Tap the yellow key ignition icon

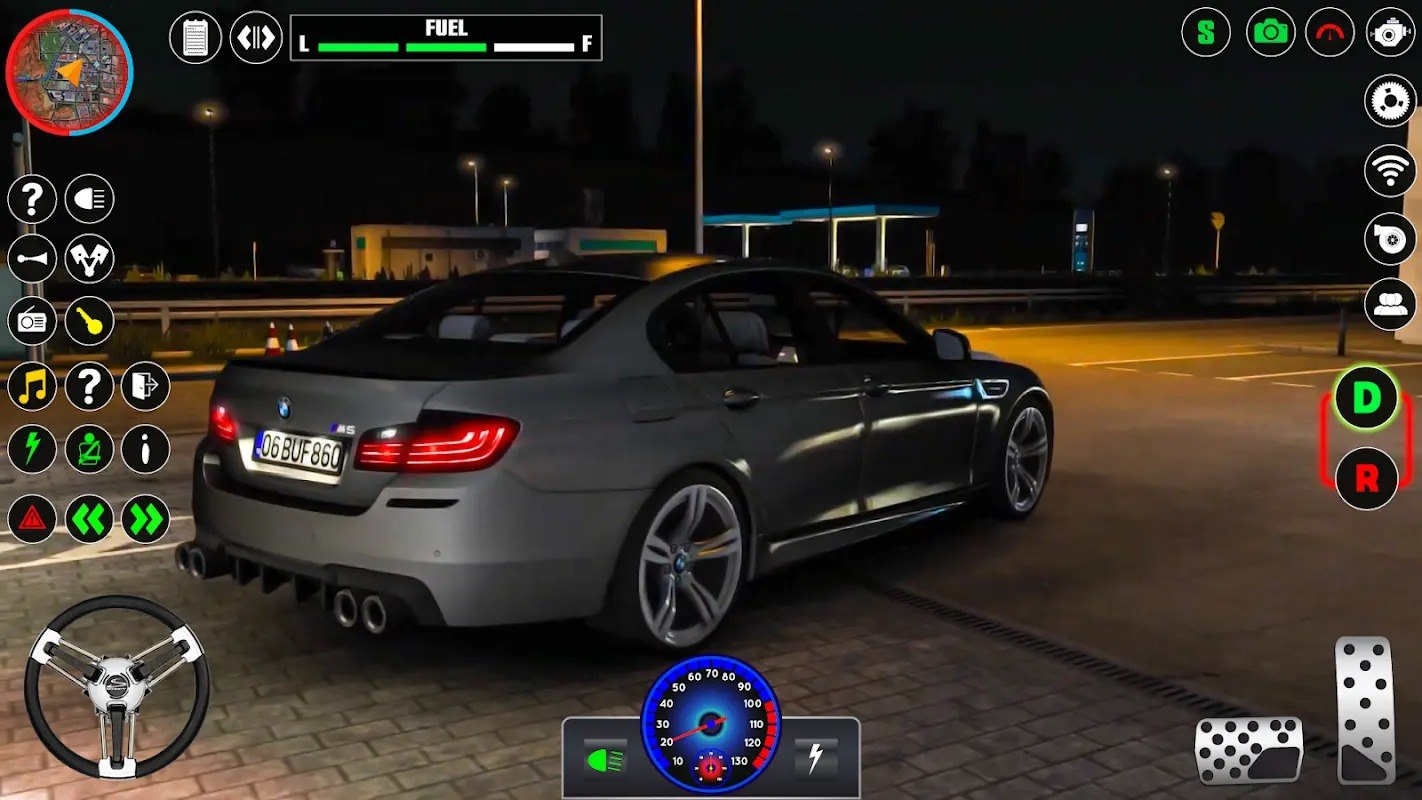90,321
